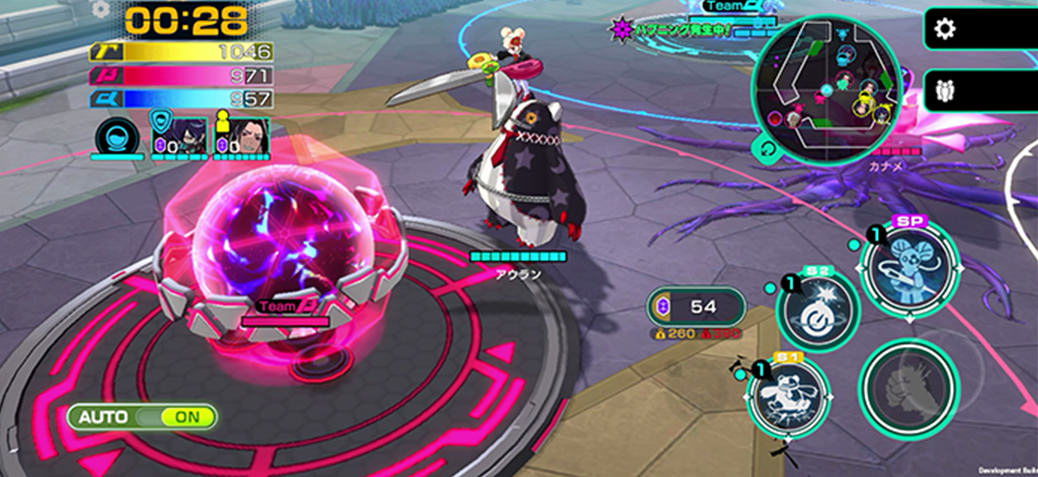Use the S2 bomb skill
1038x477 pixels.
click(818, 310)
